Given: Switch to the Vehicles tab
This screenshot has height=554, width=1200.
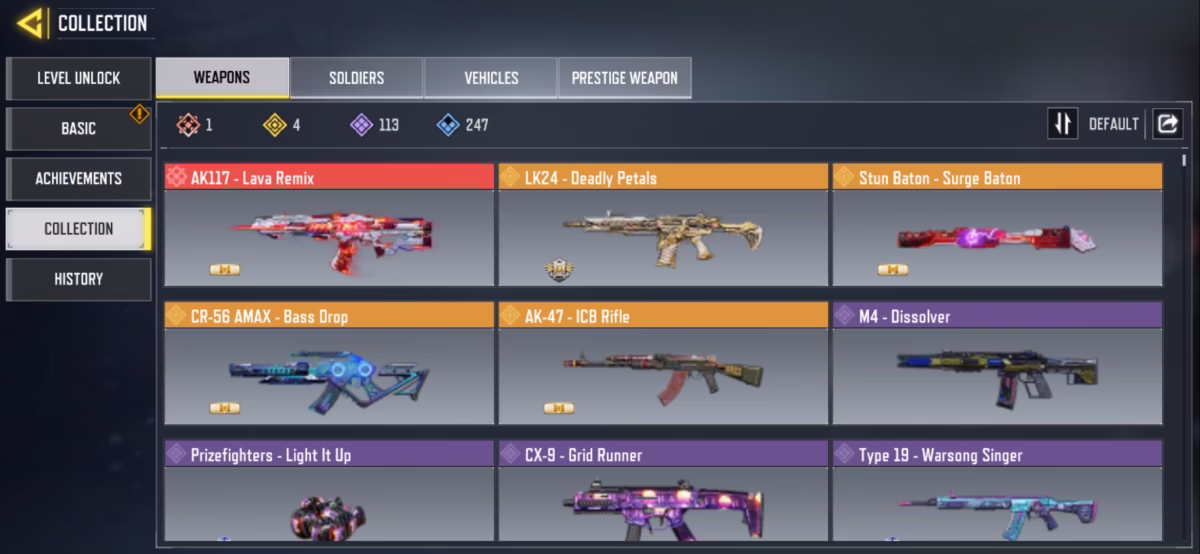Looking at the screenshot, I should click(x=491, y=78).
